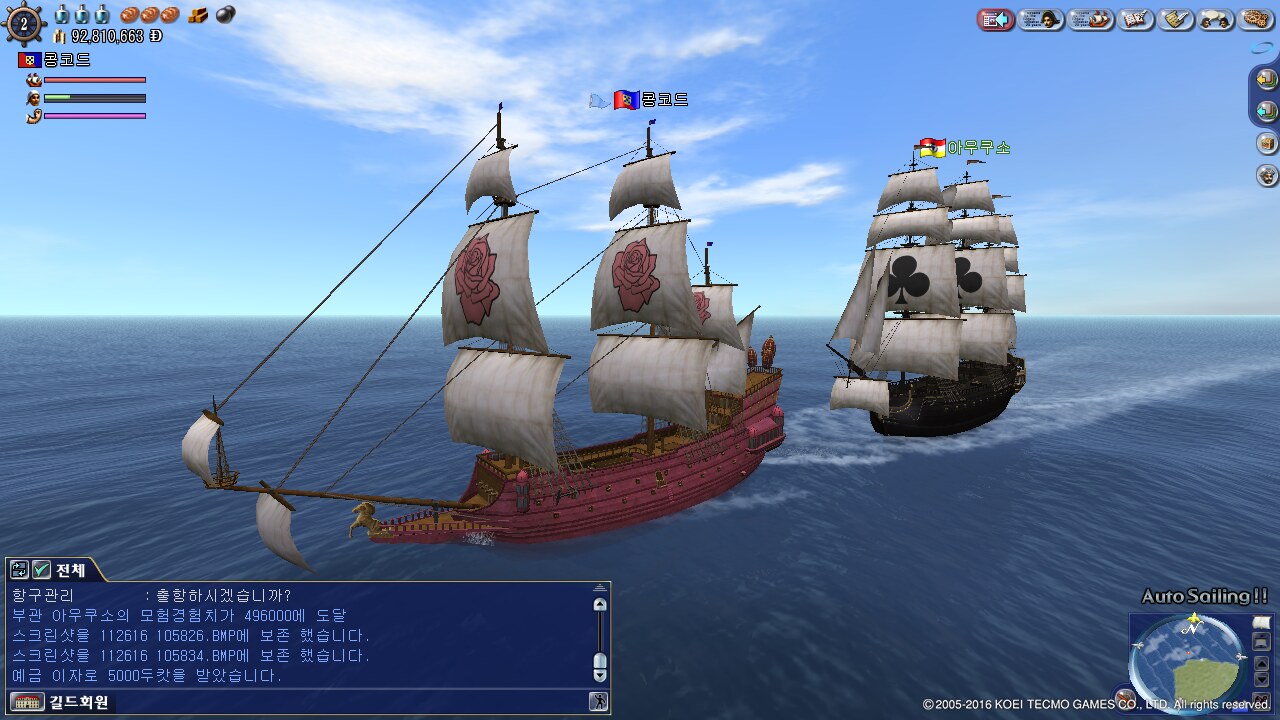Open the ship info menu button
Image resolution: width=1280 pixels, height=720 pixels.
tap(1091, 19)
